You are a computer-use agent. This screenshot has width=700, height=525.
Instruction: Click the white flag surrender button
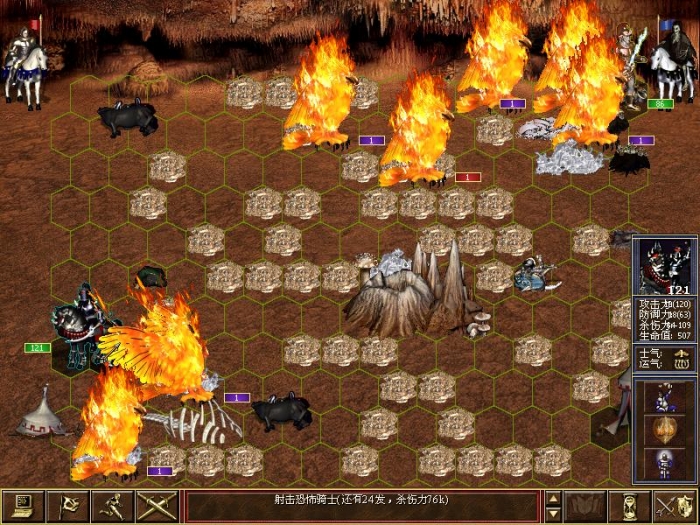pos(68,504)
